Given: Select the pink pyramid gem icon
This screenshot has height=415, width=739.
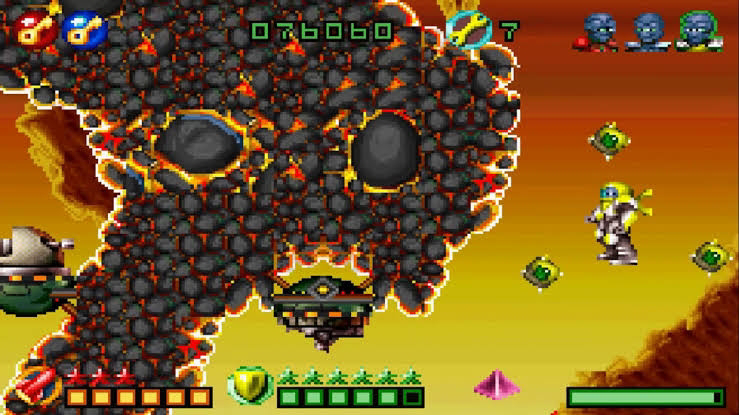Looking at the screenshot, I should [x=497, y=385].
